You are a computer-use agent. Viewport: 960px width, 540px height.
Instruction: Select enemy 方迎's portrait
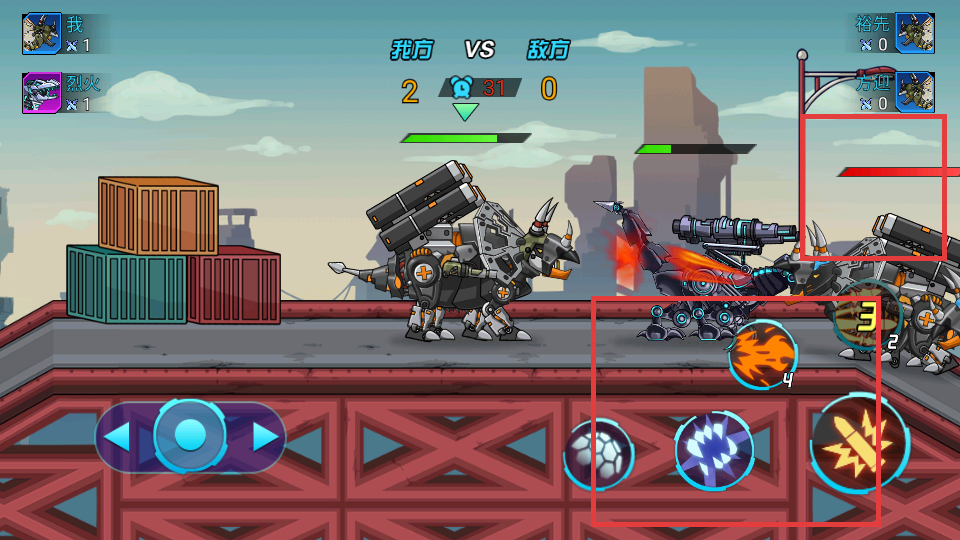coord(914,92)
